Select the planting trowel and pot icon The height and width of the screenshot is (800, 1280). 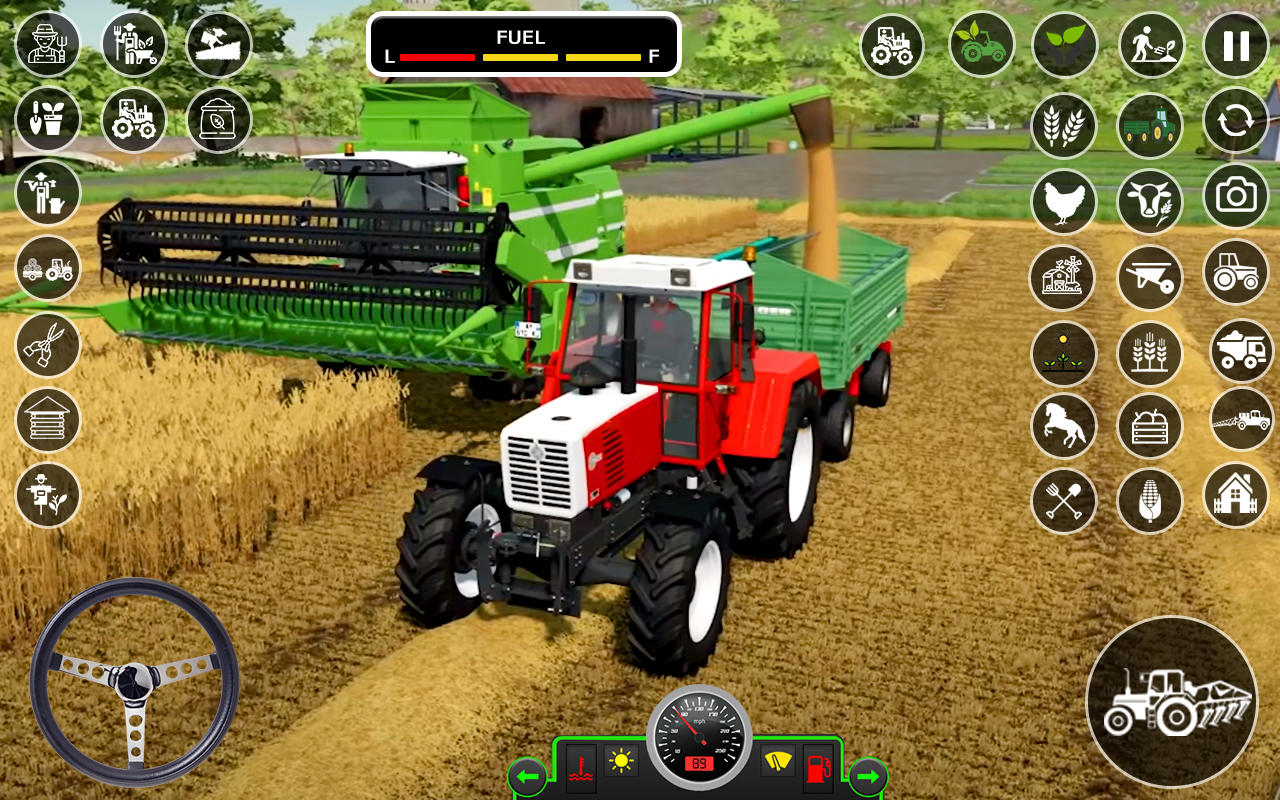pyautogui.click(x=48, y=118)
